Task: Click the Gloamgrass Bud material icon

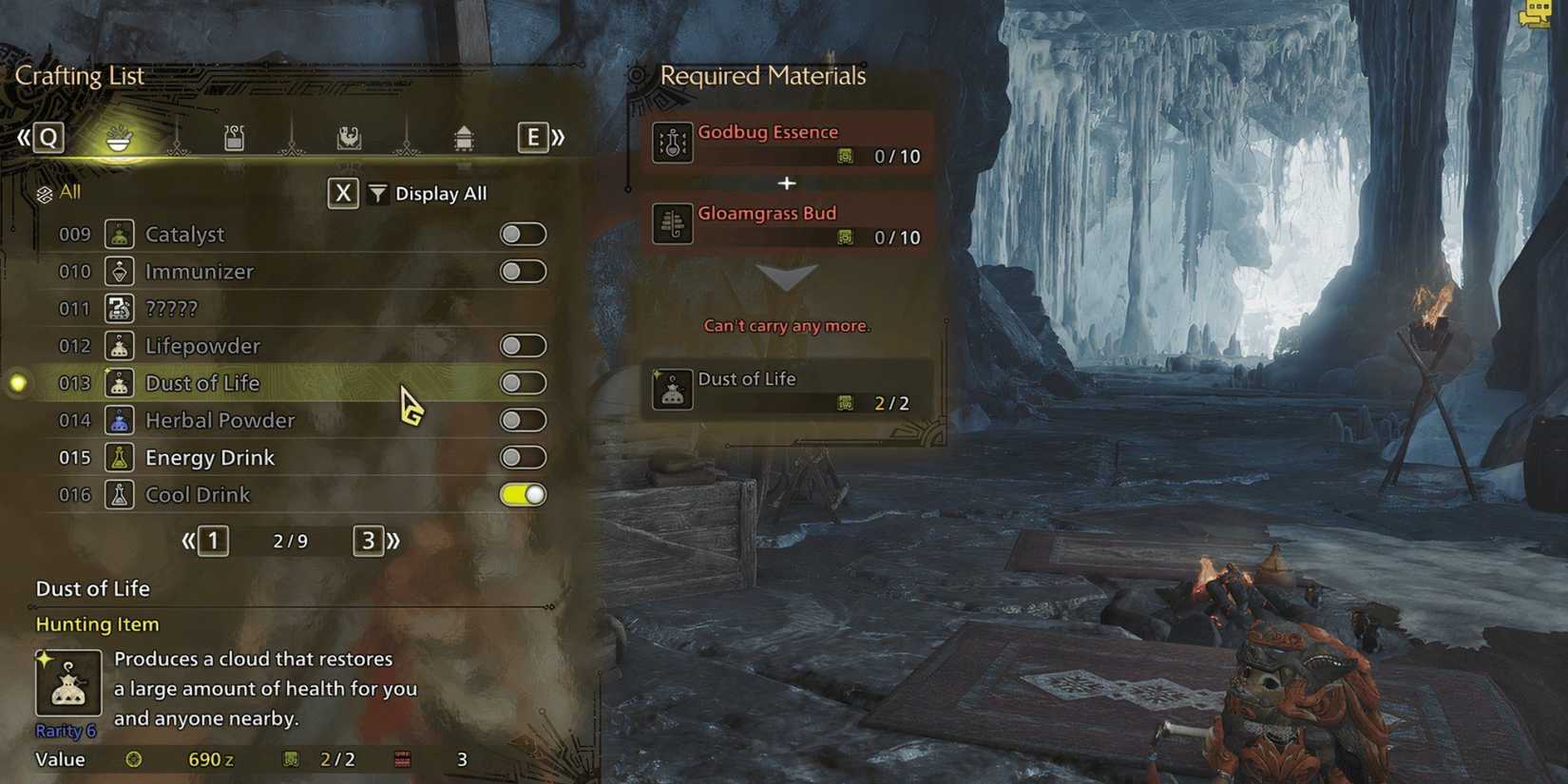Action: coord(673,224)
